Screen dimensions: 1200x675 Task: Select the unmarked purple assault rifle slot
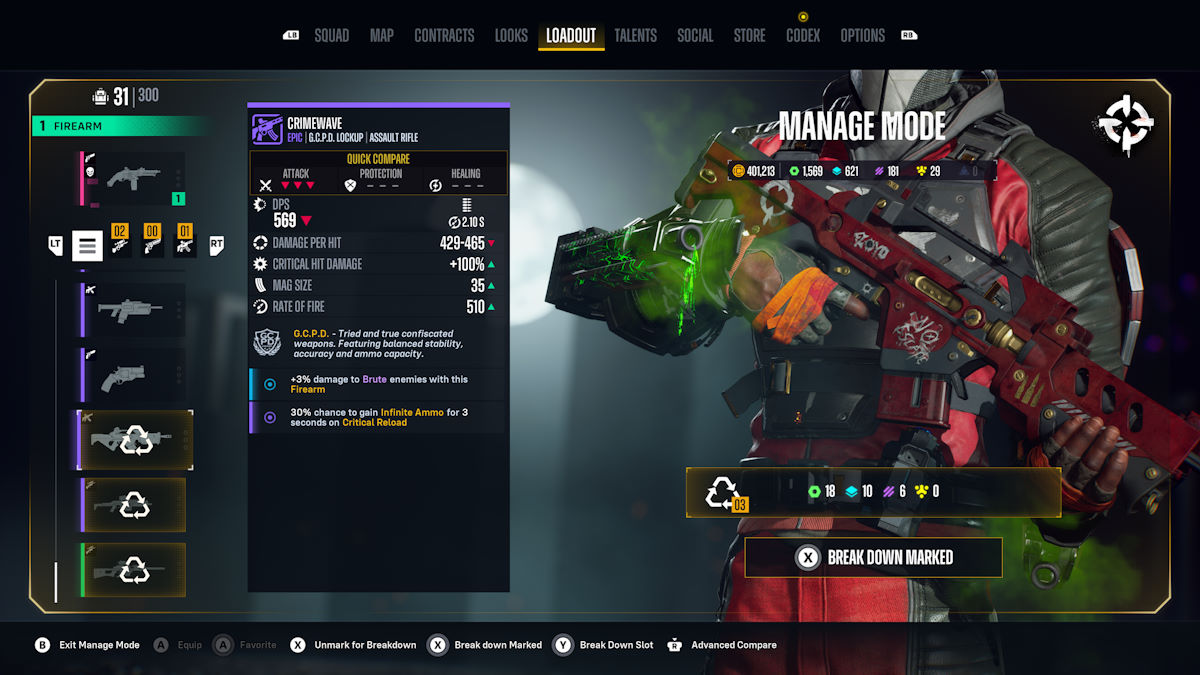134,310
